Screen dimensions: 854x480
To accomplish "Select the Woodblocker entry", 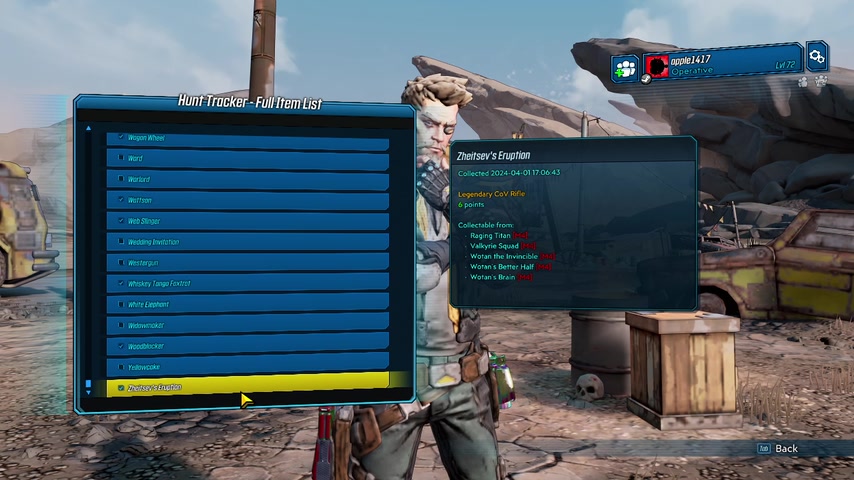I will [247, 347].
